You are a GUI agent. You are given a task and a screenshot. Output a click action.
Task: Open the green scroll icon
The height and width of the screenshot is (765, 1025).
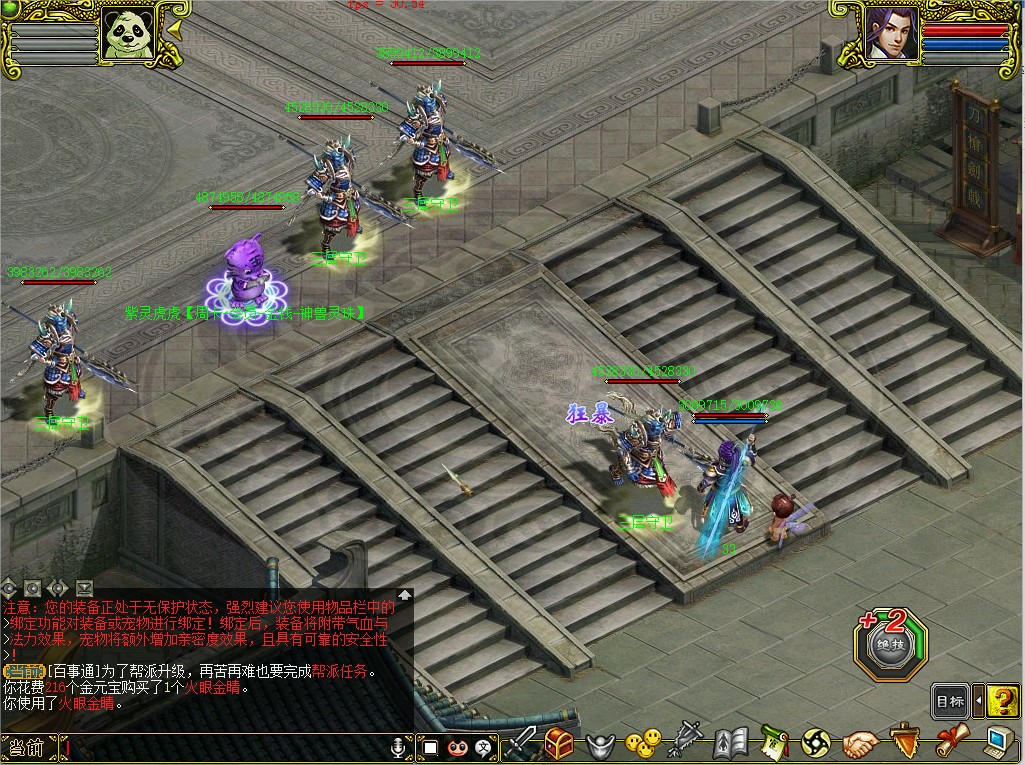tap(772, 743)
